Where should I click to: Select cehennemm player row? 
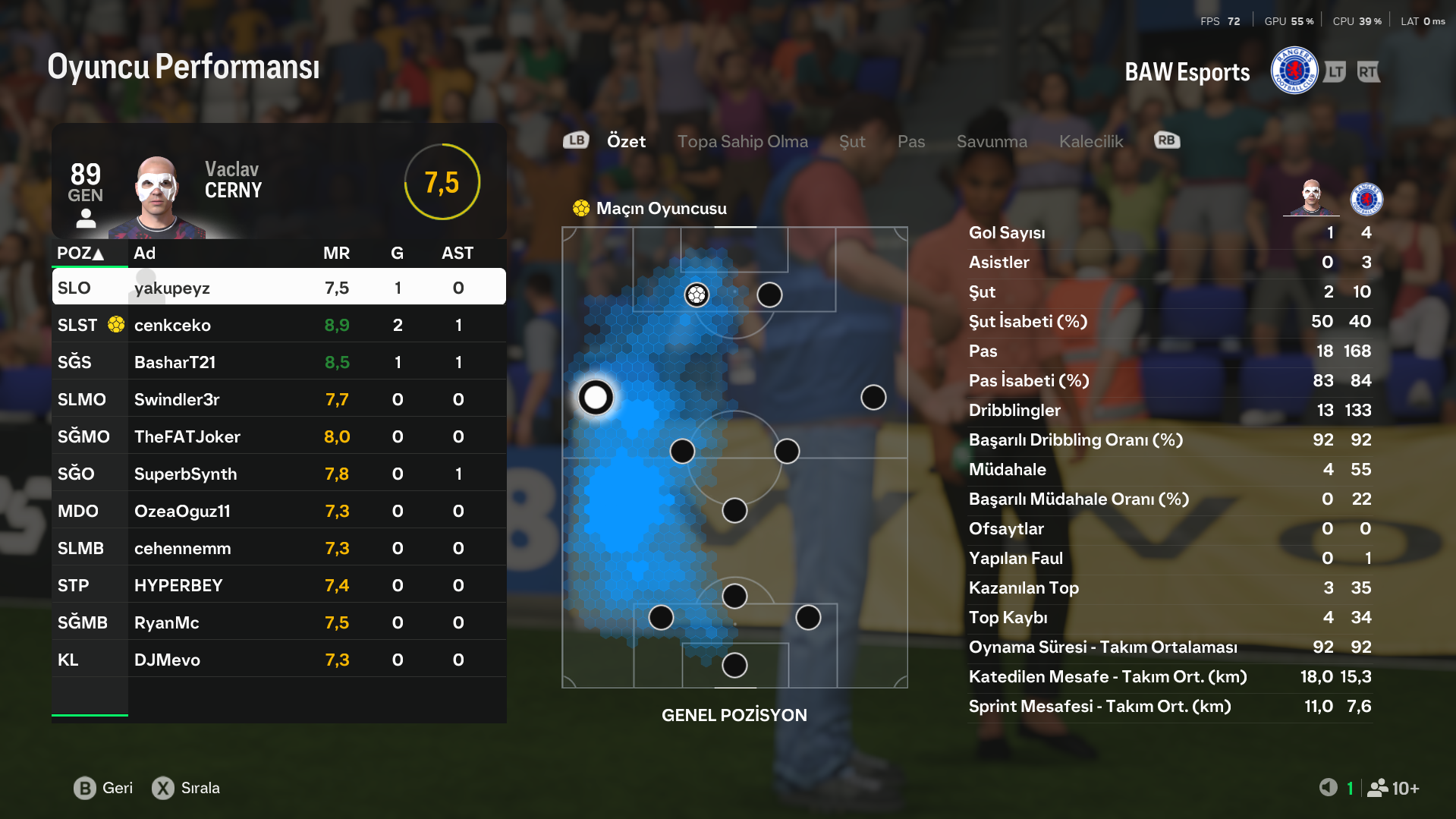coord(278,548)
